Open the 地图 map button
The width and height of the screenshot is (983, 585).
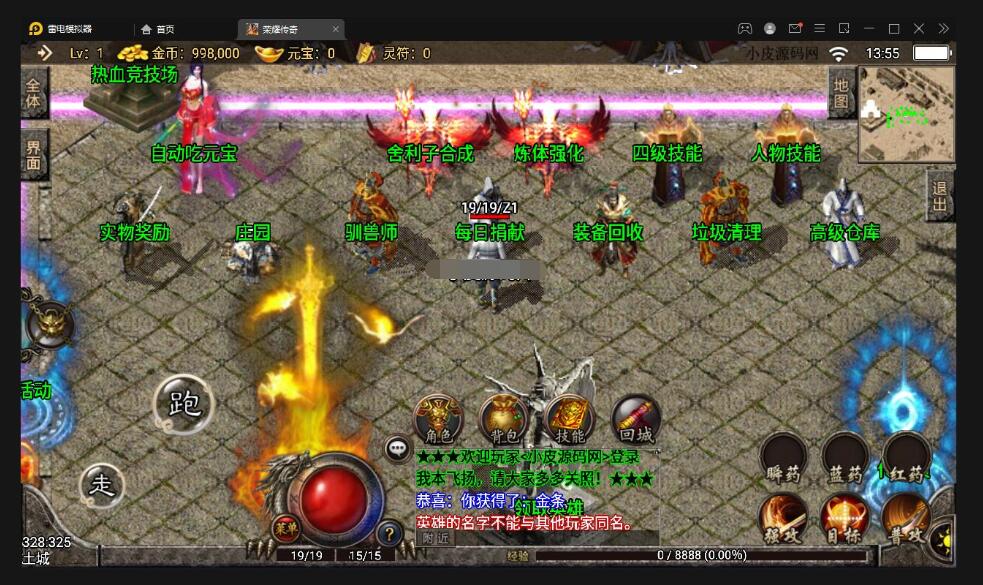(x=841, y=94)
